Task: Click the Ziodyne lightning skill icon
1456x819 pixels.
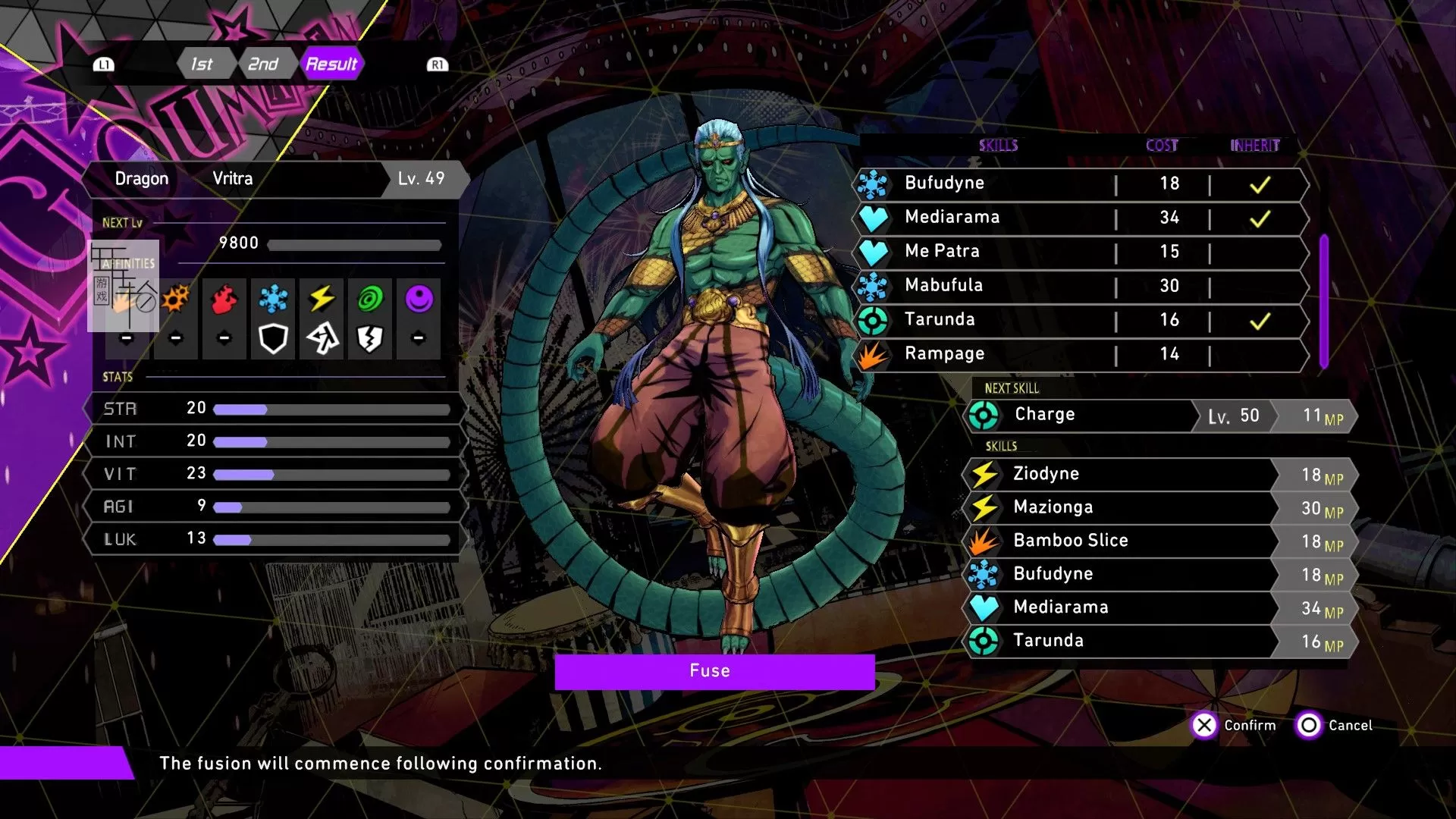Action: (985, 473)
